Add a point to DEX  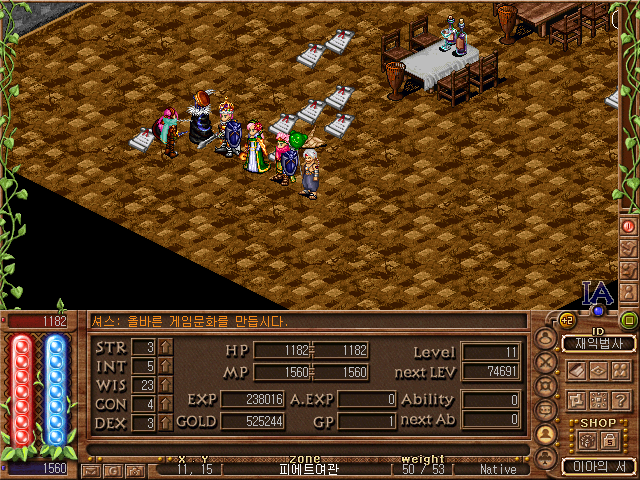pyautogui.click(x=165, y=423)
